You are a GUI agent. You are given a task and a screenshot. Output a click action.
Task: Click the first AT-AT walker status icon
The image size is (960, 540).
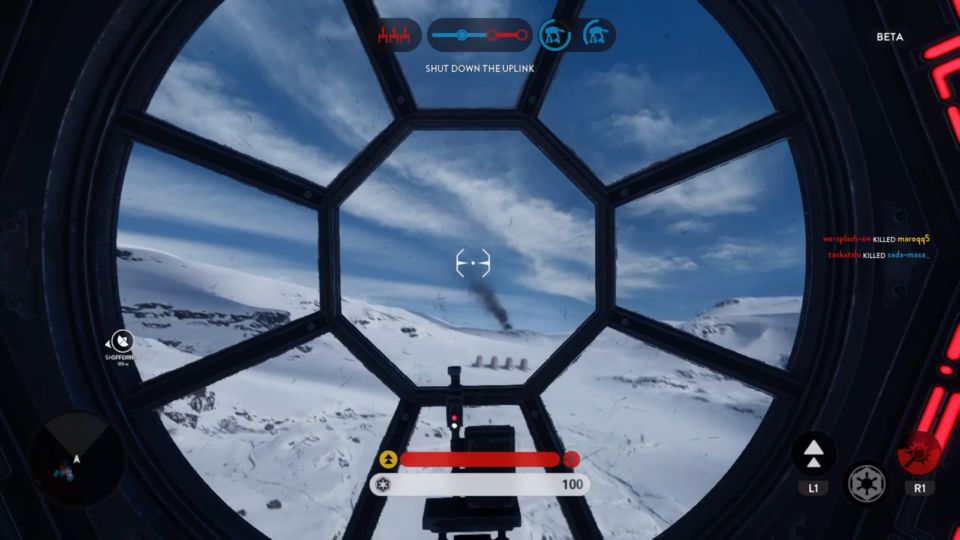(552, 35)
